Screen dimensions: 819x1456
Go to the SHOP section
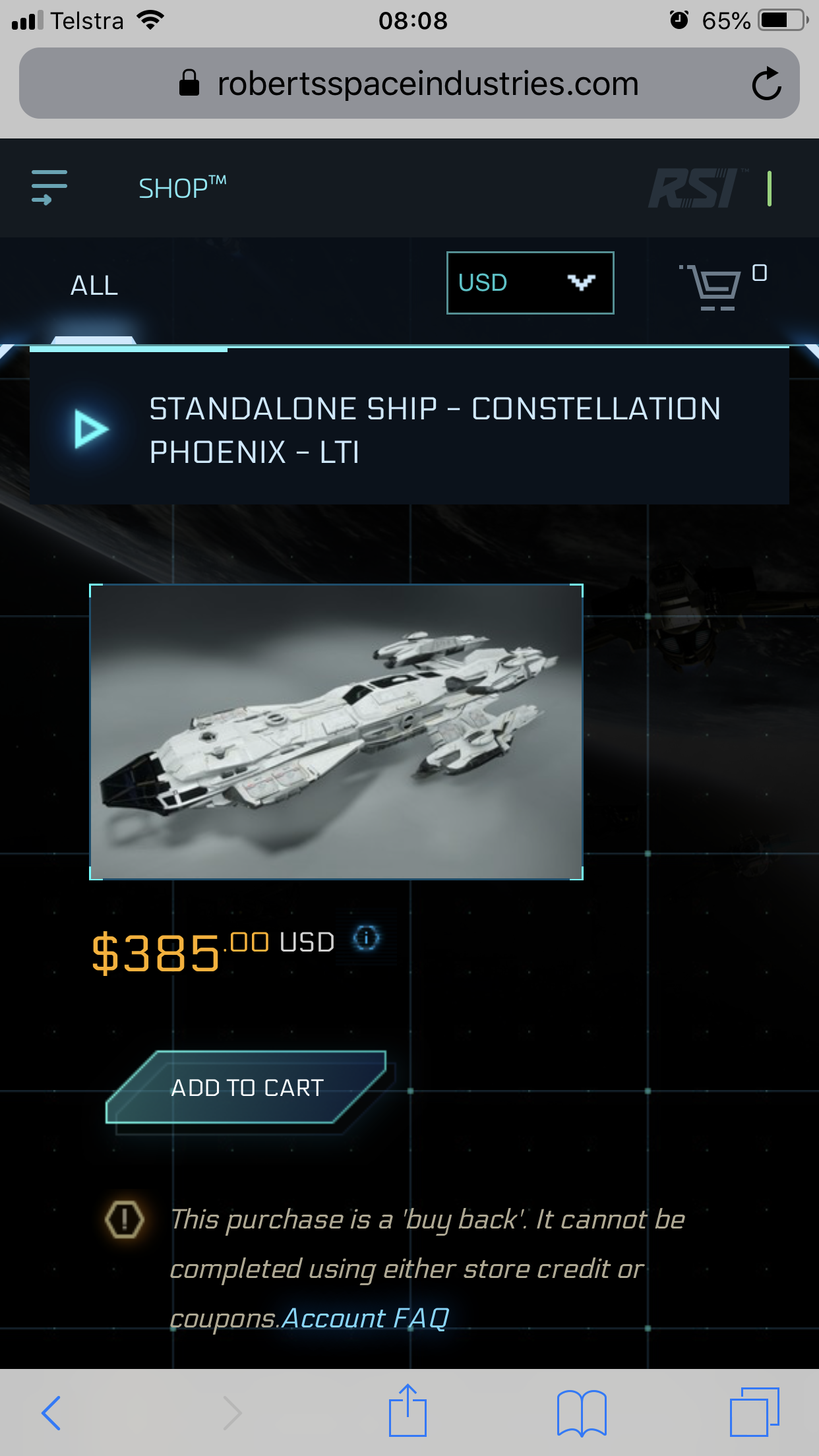click(181, 189)
